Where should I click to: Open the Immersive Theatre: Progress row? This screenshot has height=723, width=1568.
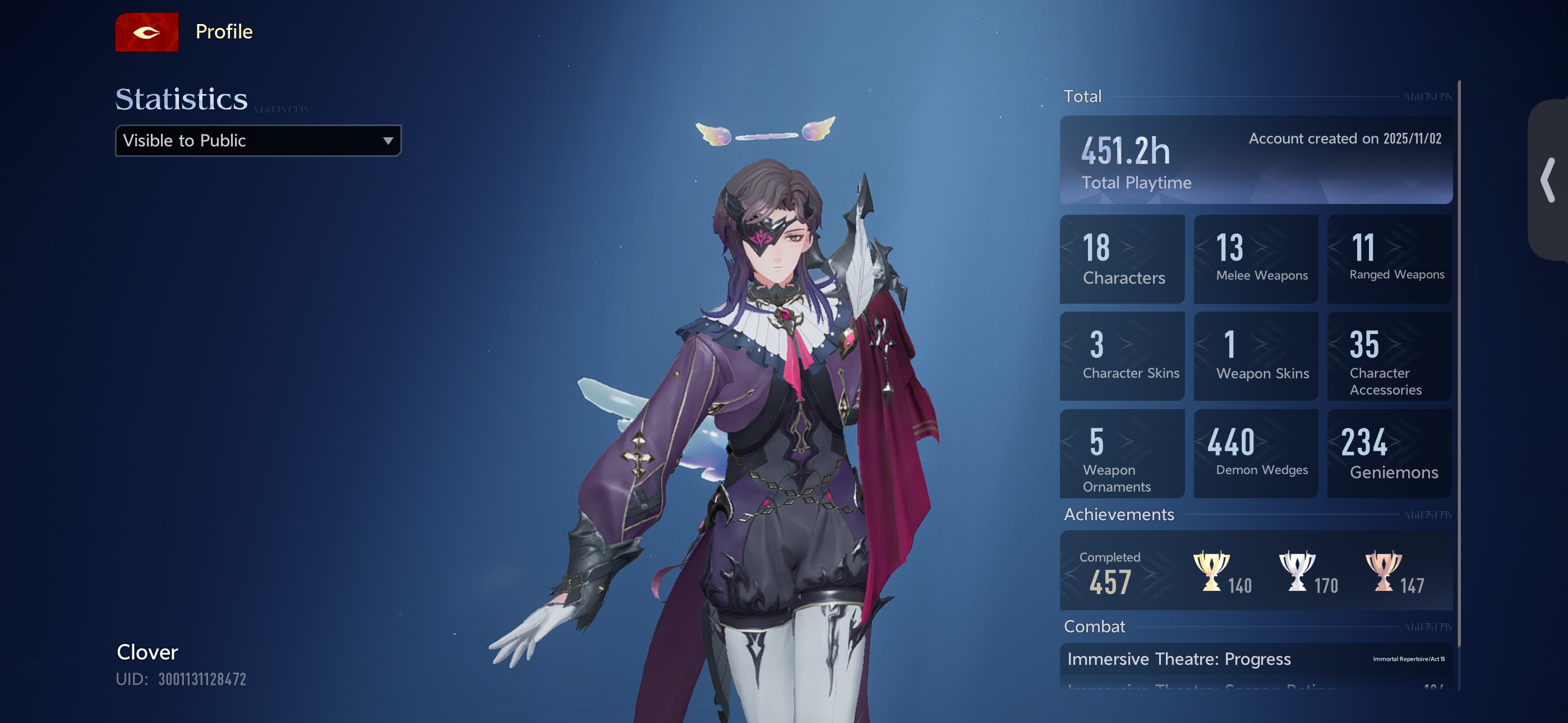tap(1256, 659)
